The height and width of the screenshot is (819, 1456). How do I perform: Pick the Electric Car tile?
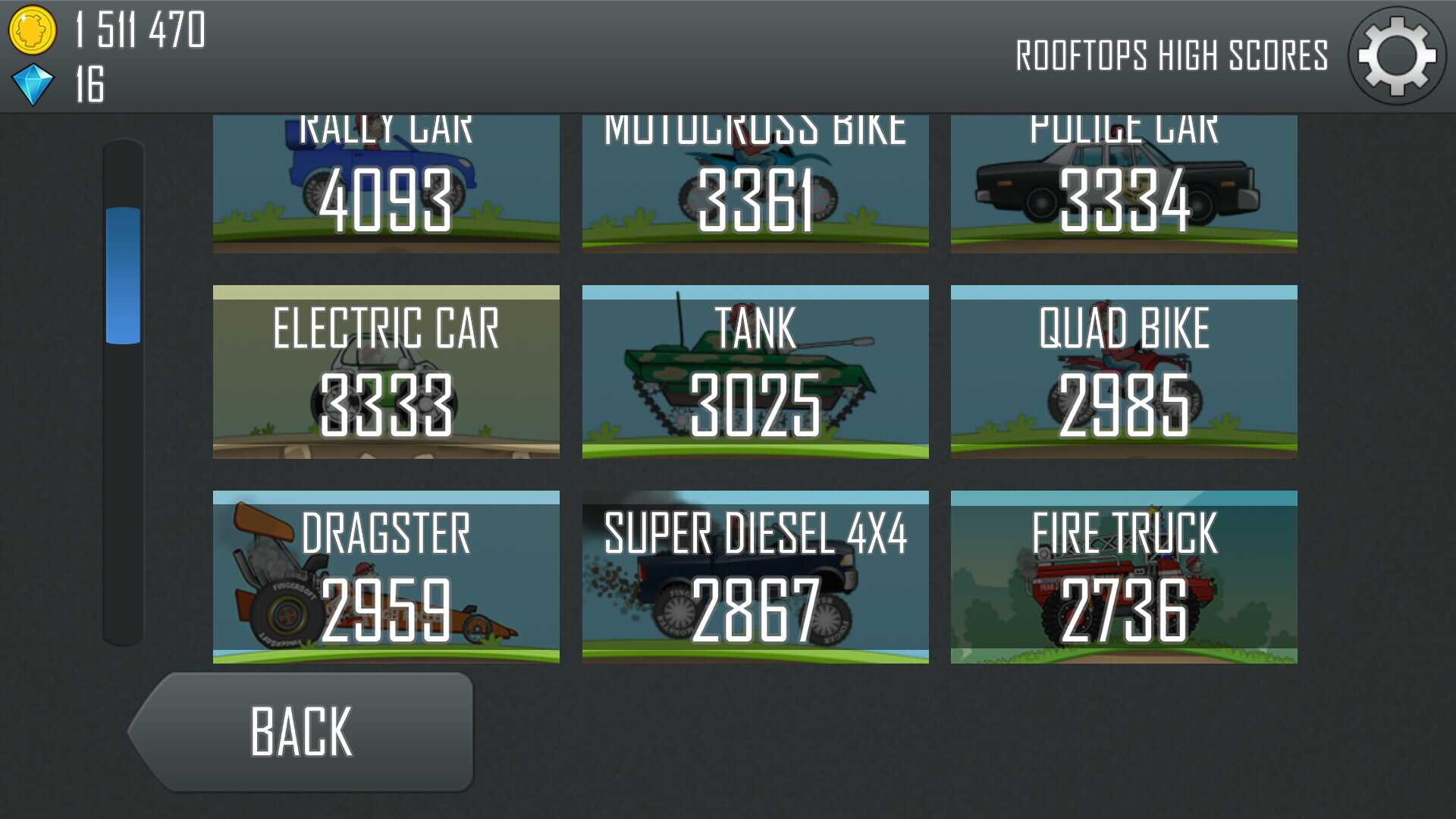click(x=386, y=372)
